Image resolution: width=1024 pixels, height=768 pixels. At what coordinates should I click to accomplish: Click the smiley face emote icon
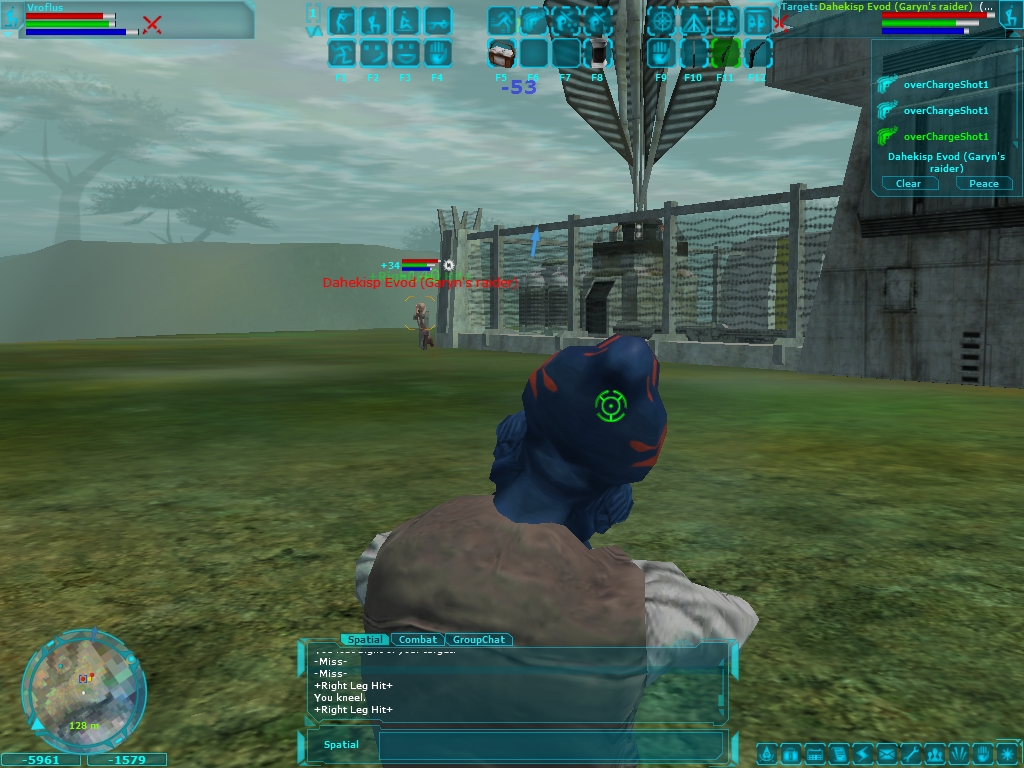click(373, 52)
